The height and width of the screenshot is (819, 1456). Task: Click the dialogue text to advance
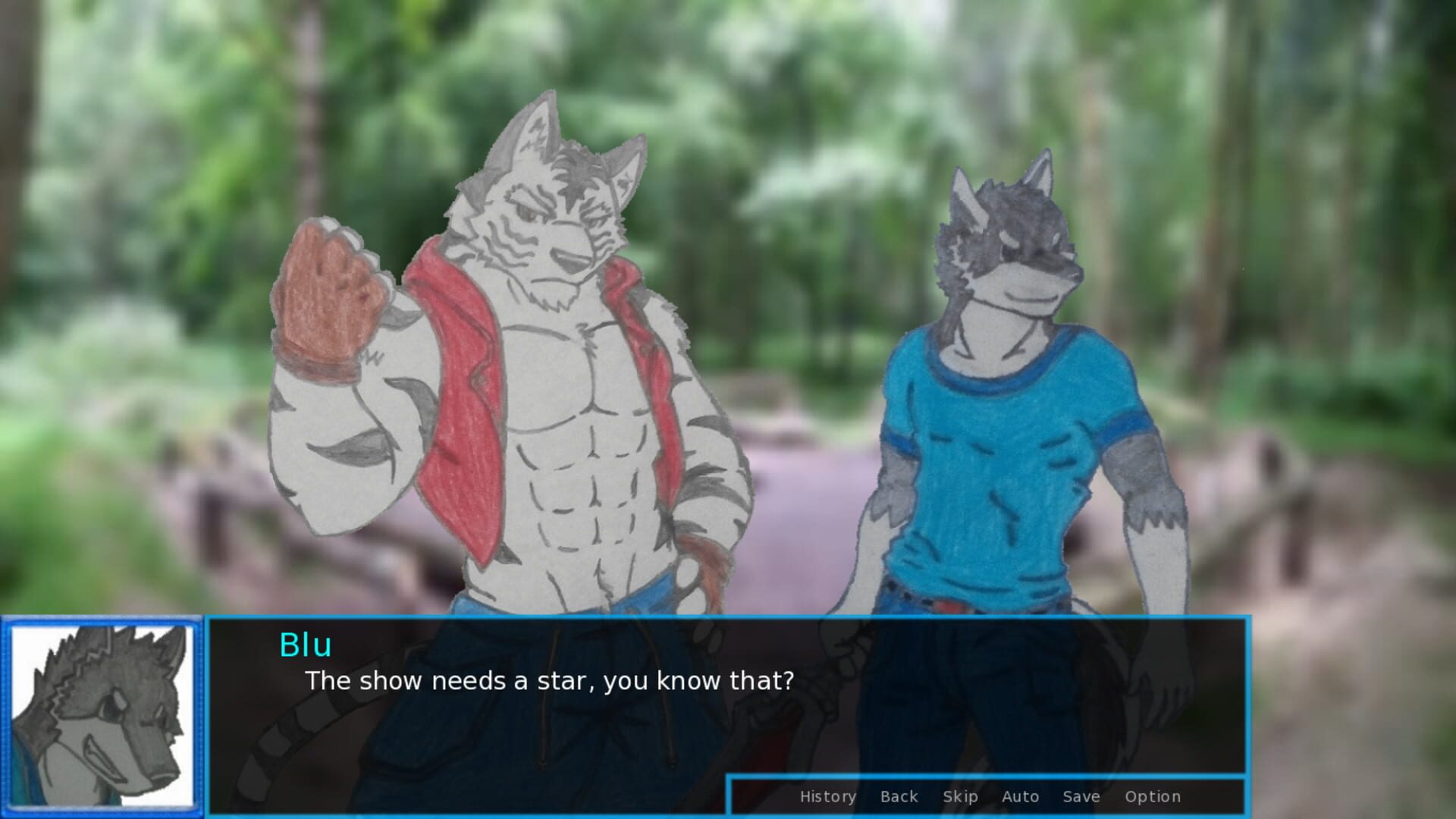tap(549, 681)
